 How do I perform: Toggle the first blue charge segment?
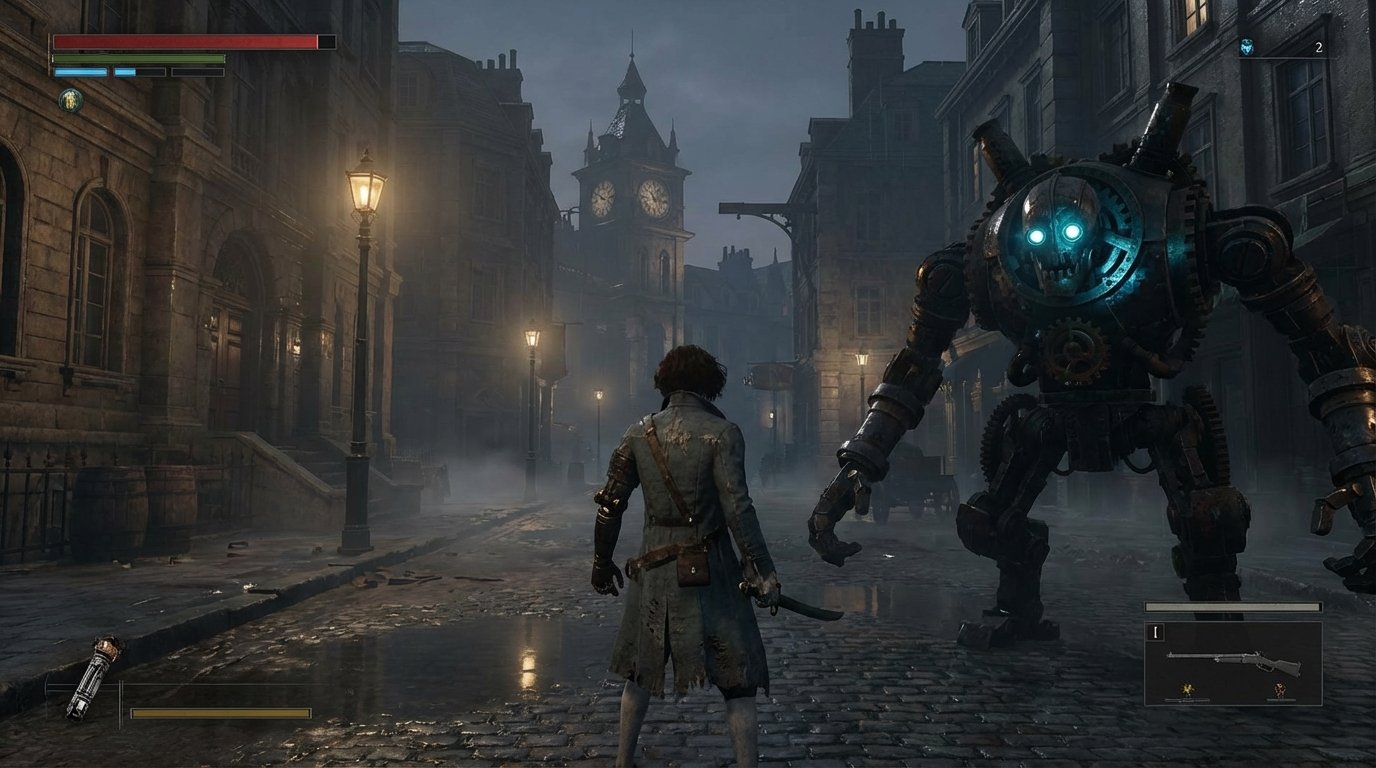pyautogui.click(x=81, y=72)
